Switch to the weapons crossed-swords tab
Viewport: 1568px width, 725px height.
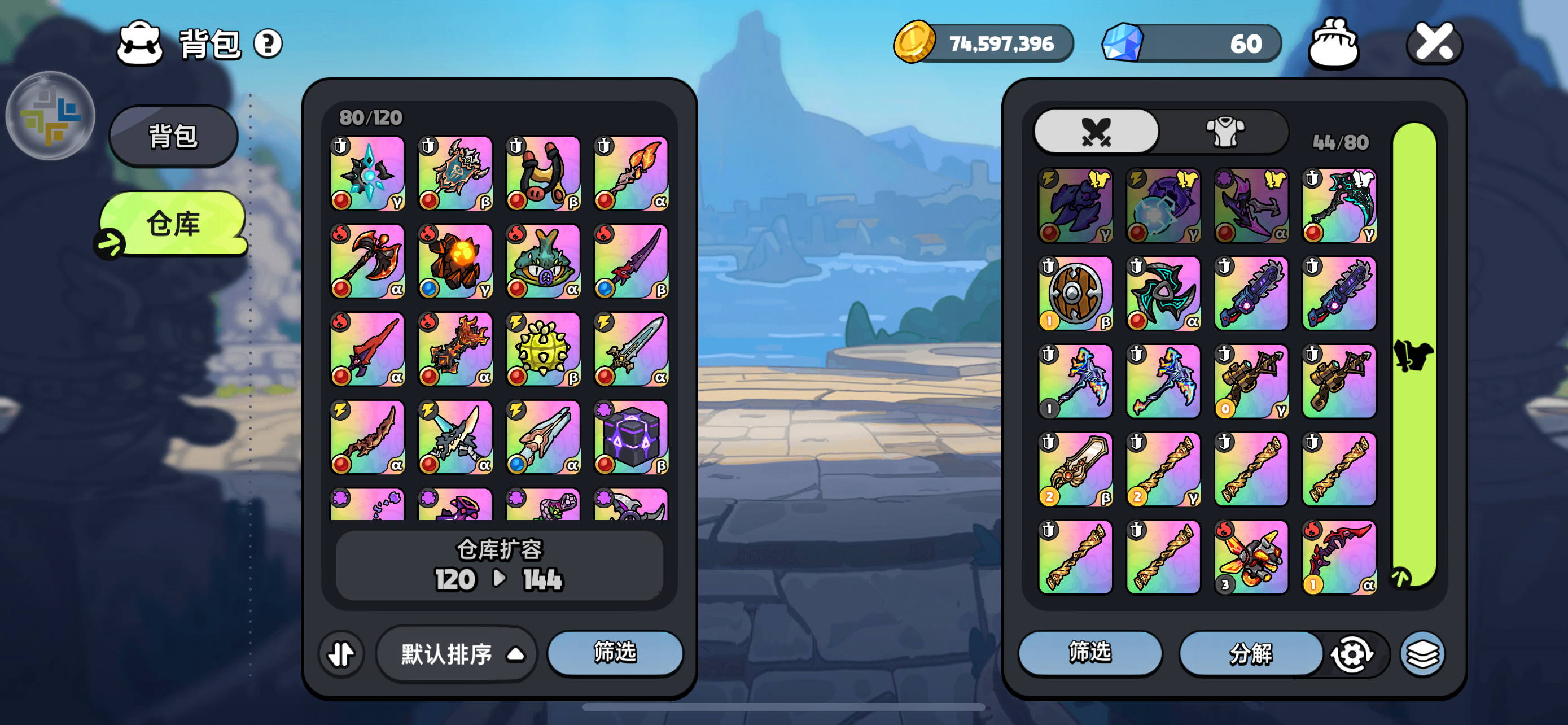pyautogui.click(x=1096, y=132)
